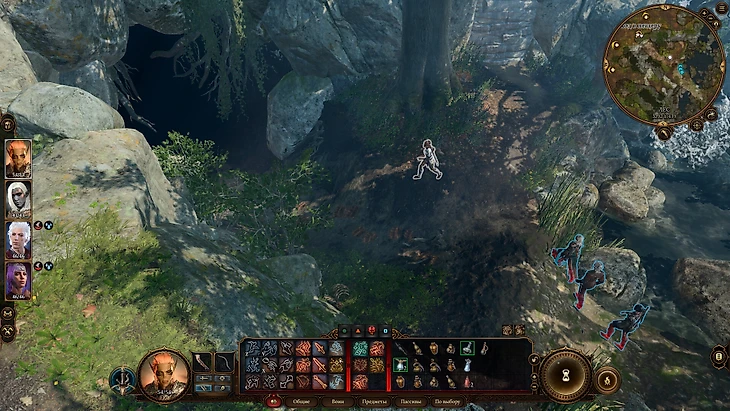
Task: Select the purple-toned companion portrait
Action: pyautogui.click(x=18, y=281)
